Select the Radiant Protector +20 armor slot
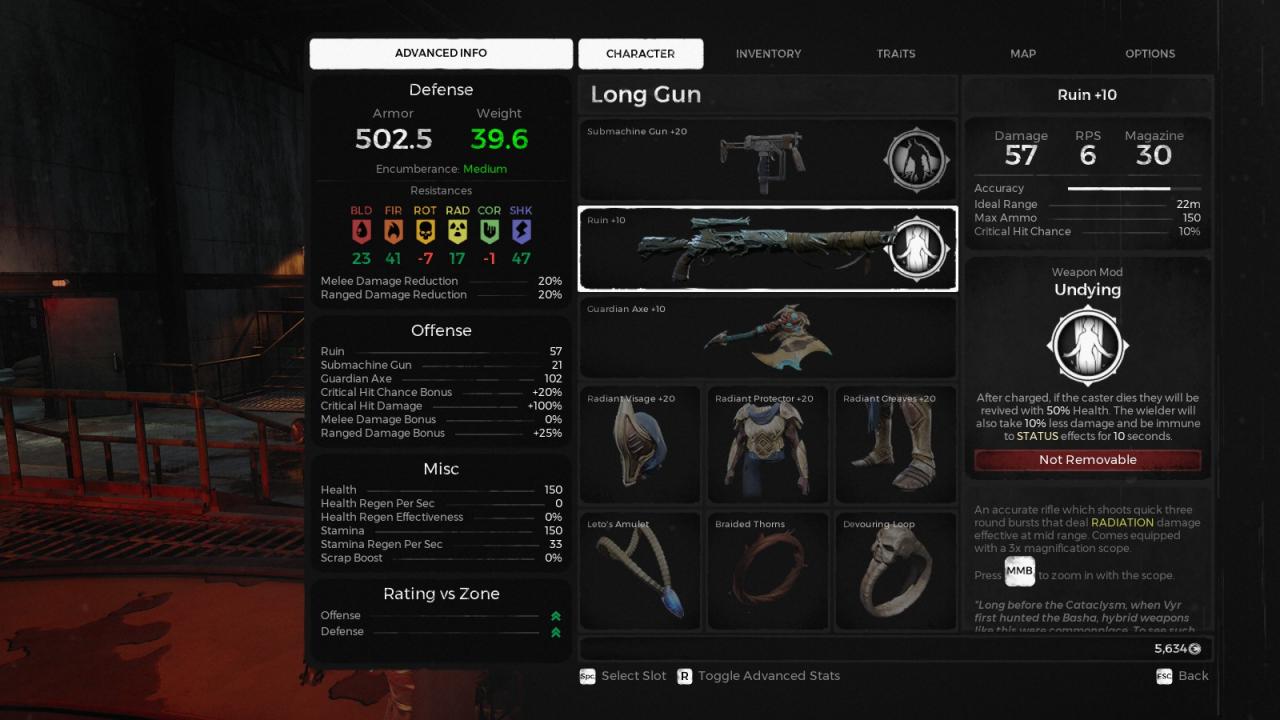The width and height of the screenshot is (1280, 720). (768, 444)
